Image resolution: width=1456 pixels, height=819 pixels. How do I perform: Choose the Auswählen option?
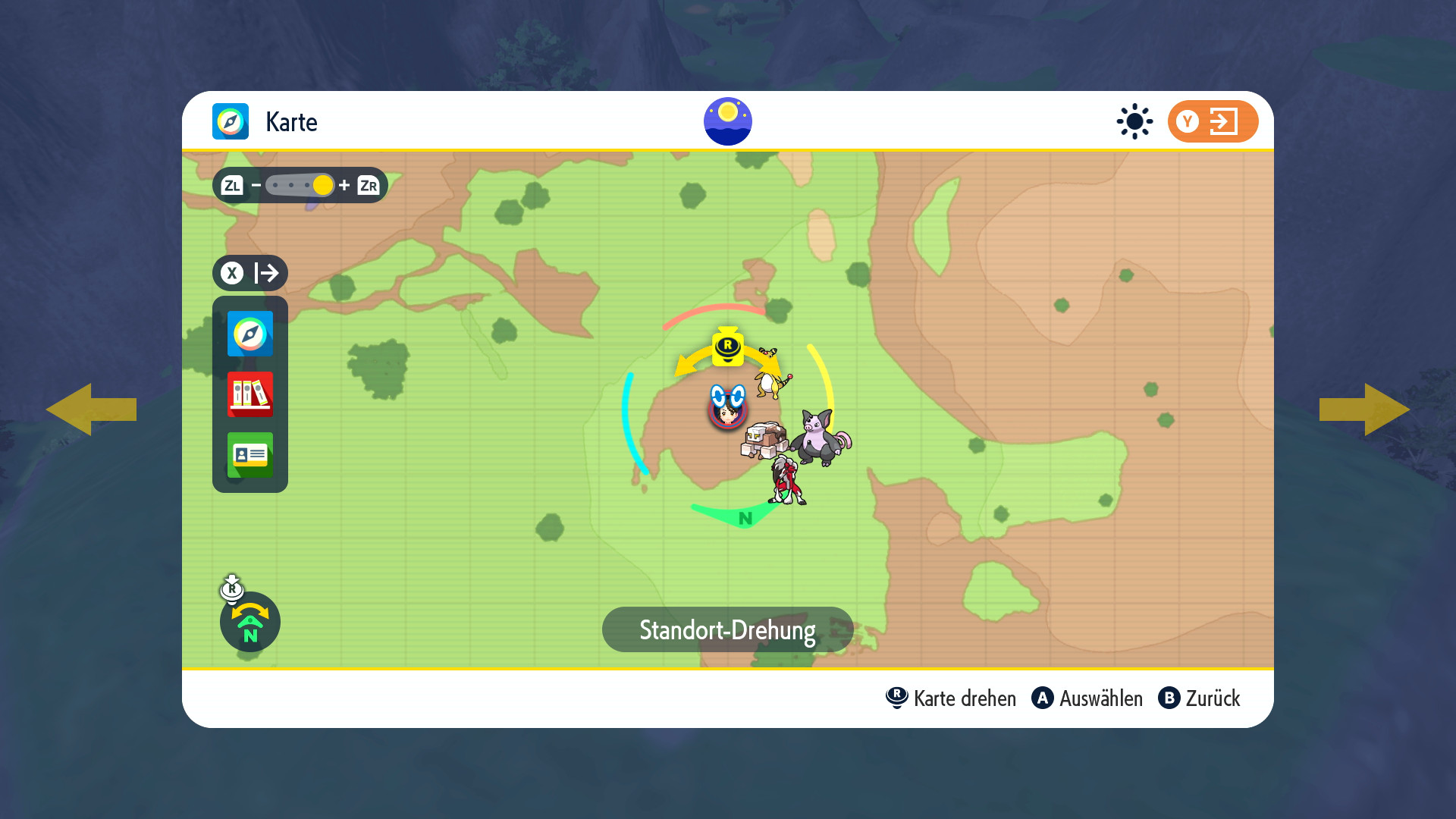(x=1087, y=698)
